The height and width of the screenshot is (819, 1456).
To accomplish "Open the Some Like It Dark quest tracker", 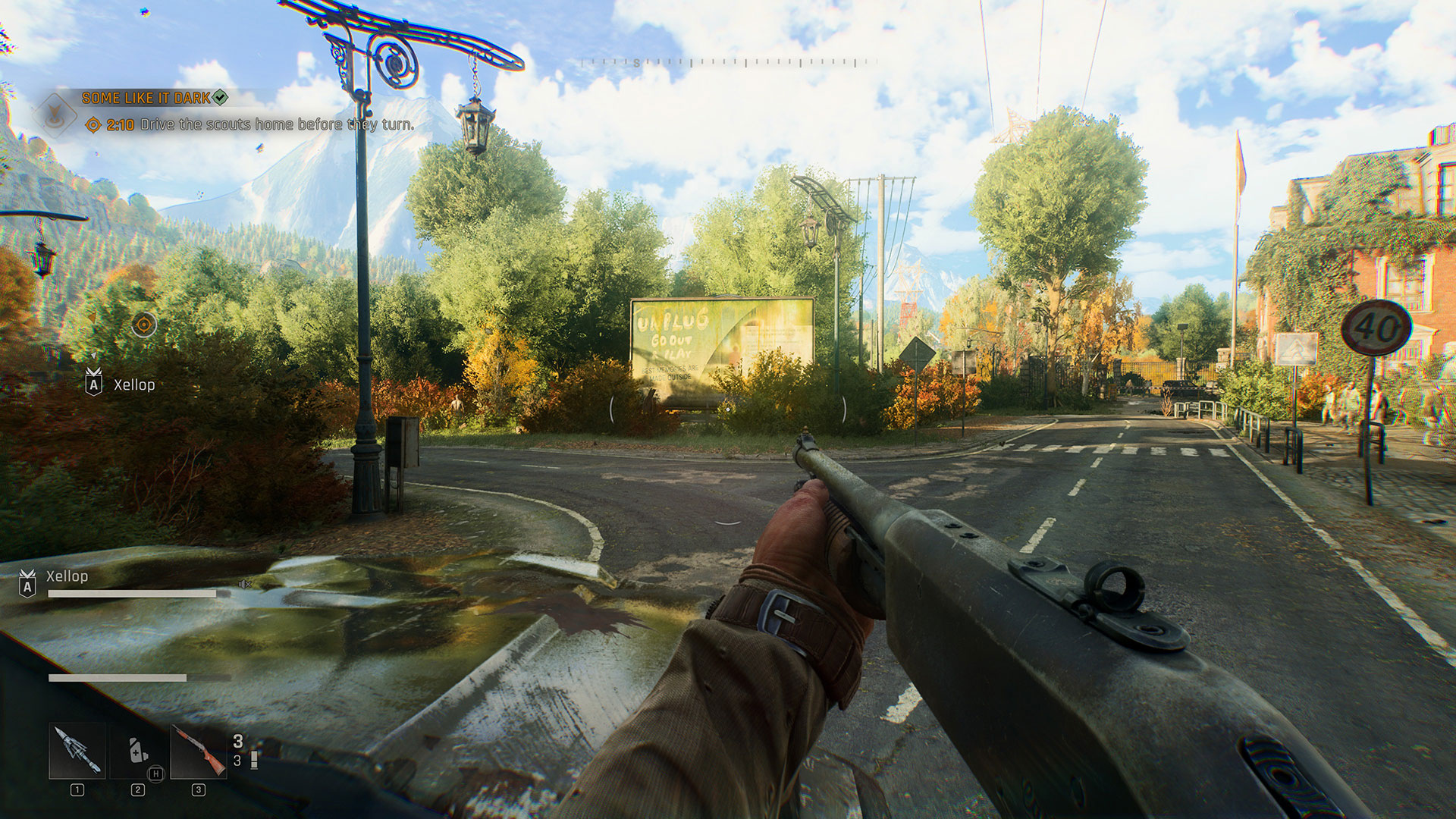I will (147, 98).
